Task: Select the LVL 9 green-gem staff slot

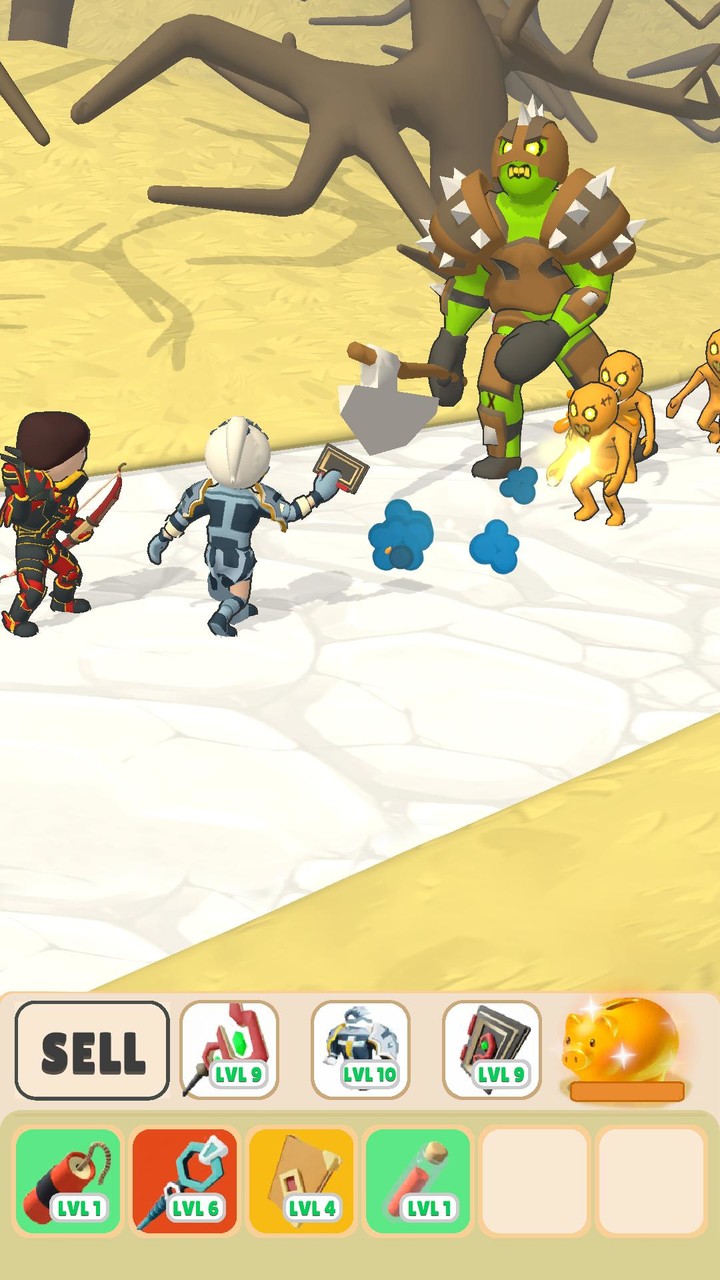Action: click(229, 1050)
